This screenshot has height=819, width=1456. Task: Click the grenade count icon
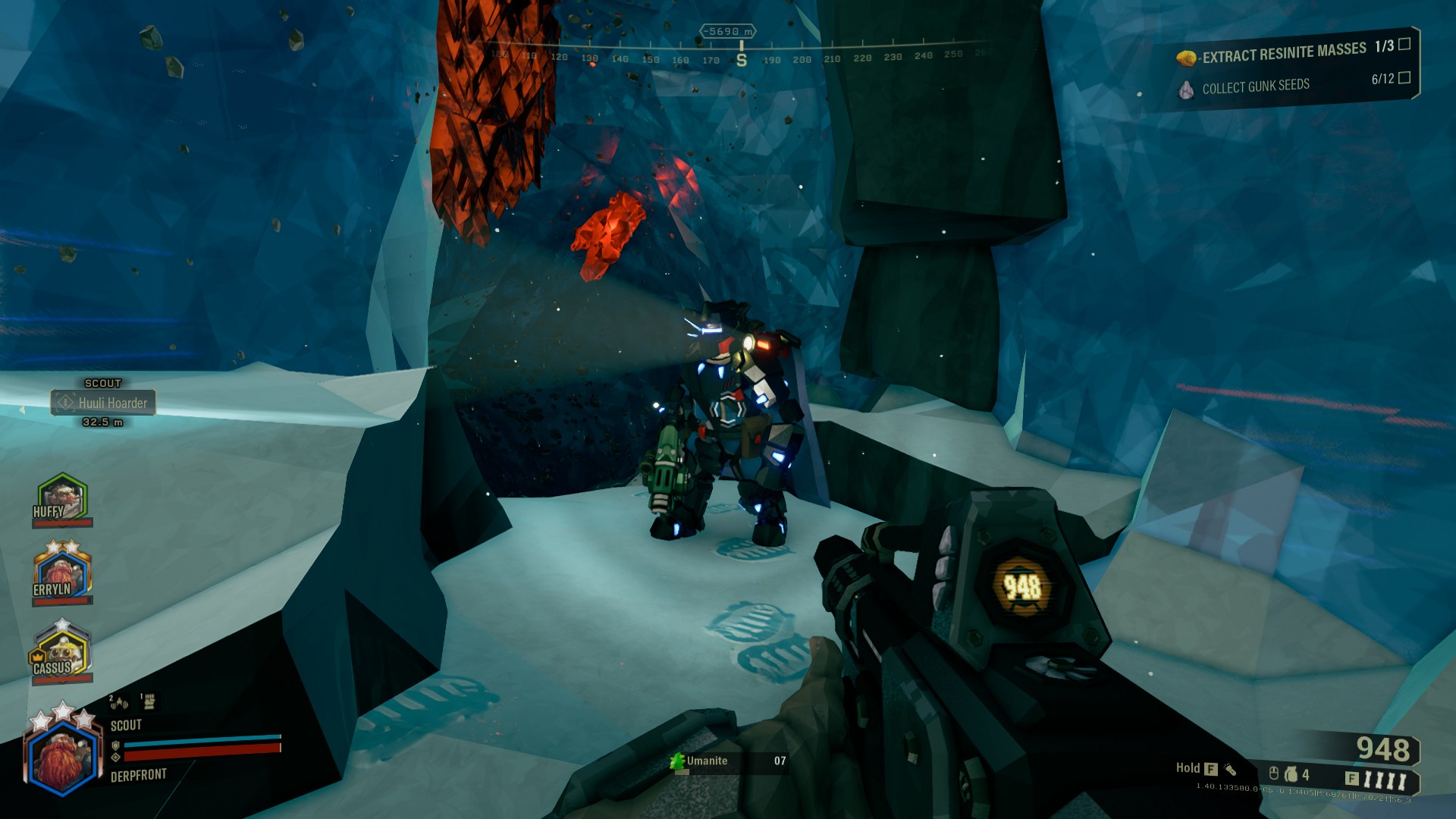1291,774
